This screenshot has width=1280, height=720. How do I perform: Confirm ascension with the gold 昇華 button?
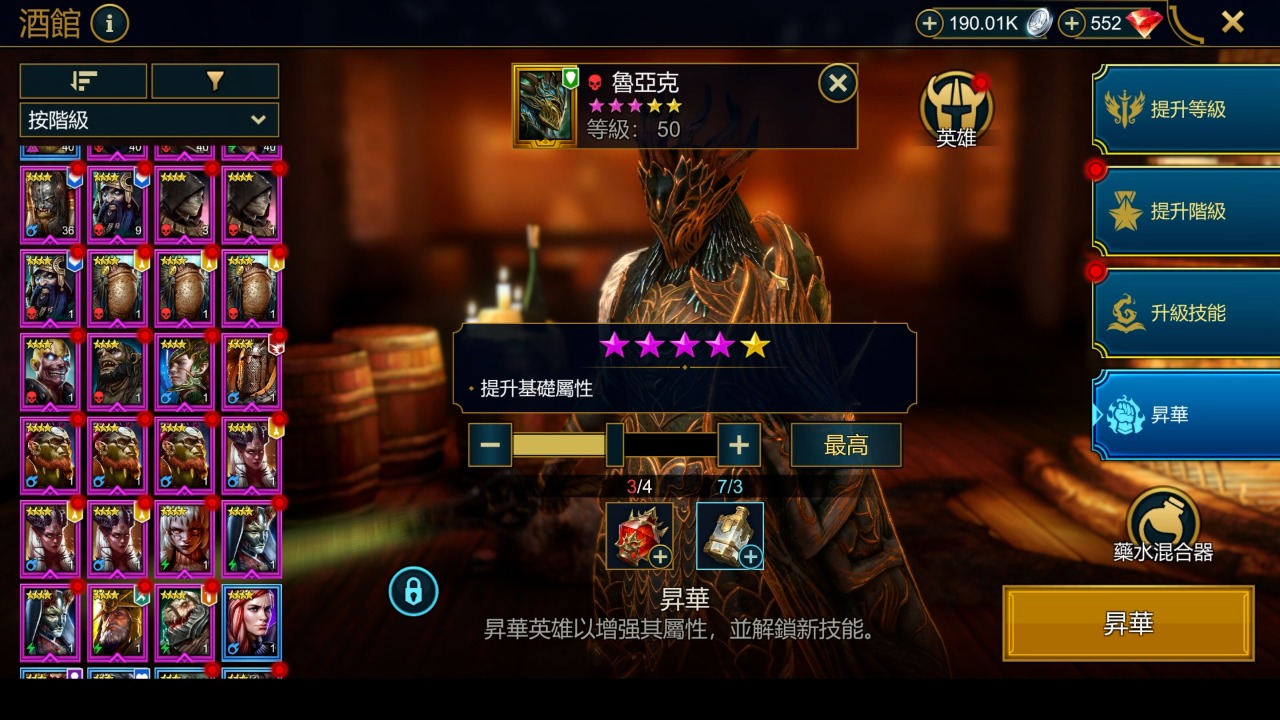(1128, 624)
